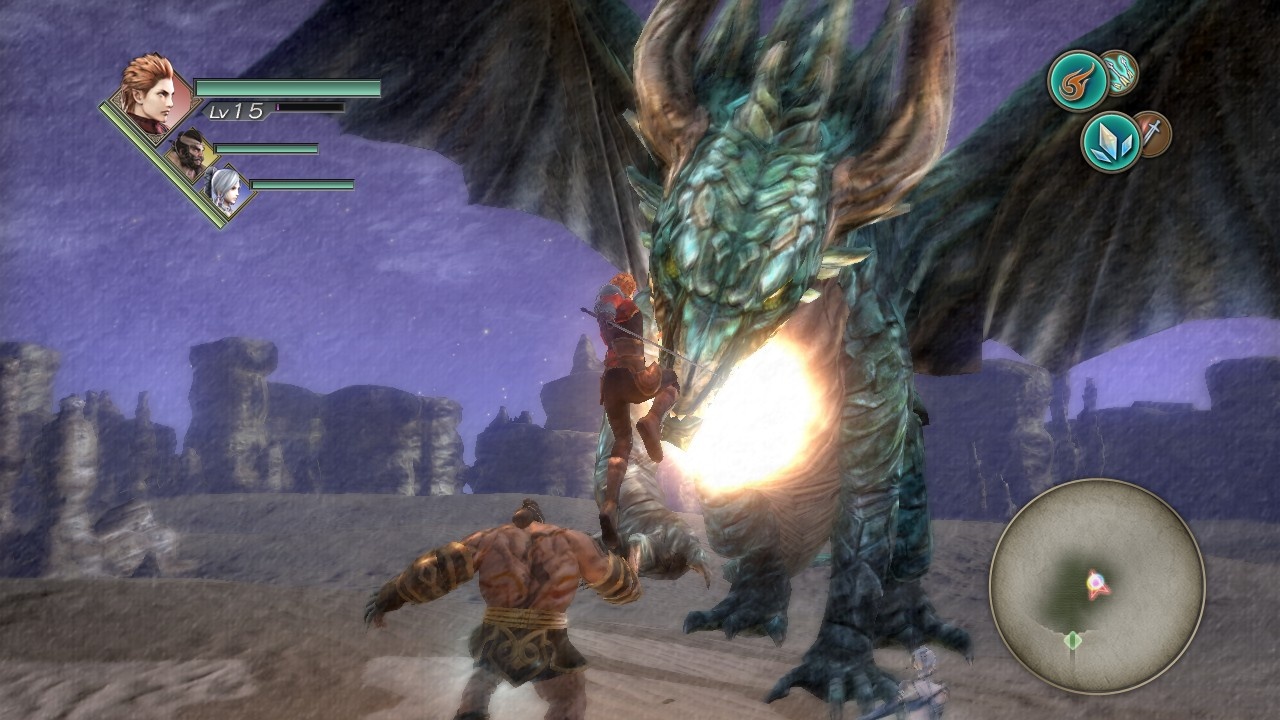This screenshot has height=720, width=1280.
Task: Click the second character's green HP gauge
Action: coord(265,148)
